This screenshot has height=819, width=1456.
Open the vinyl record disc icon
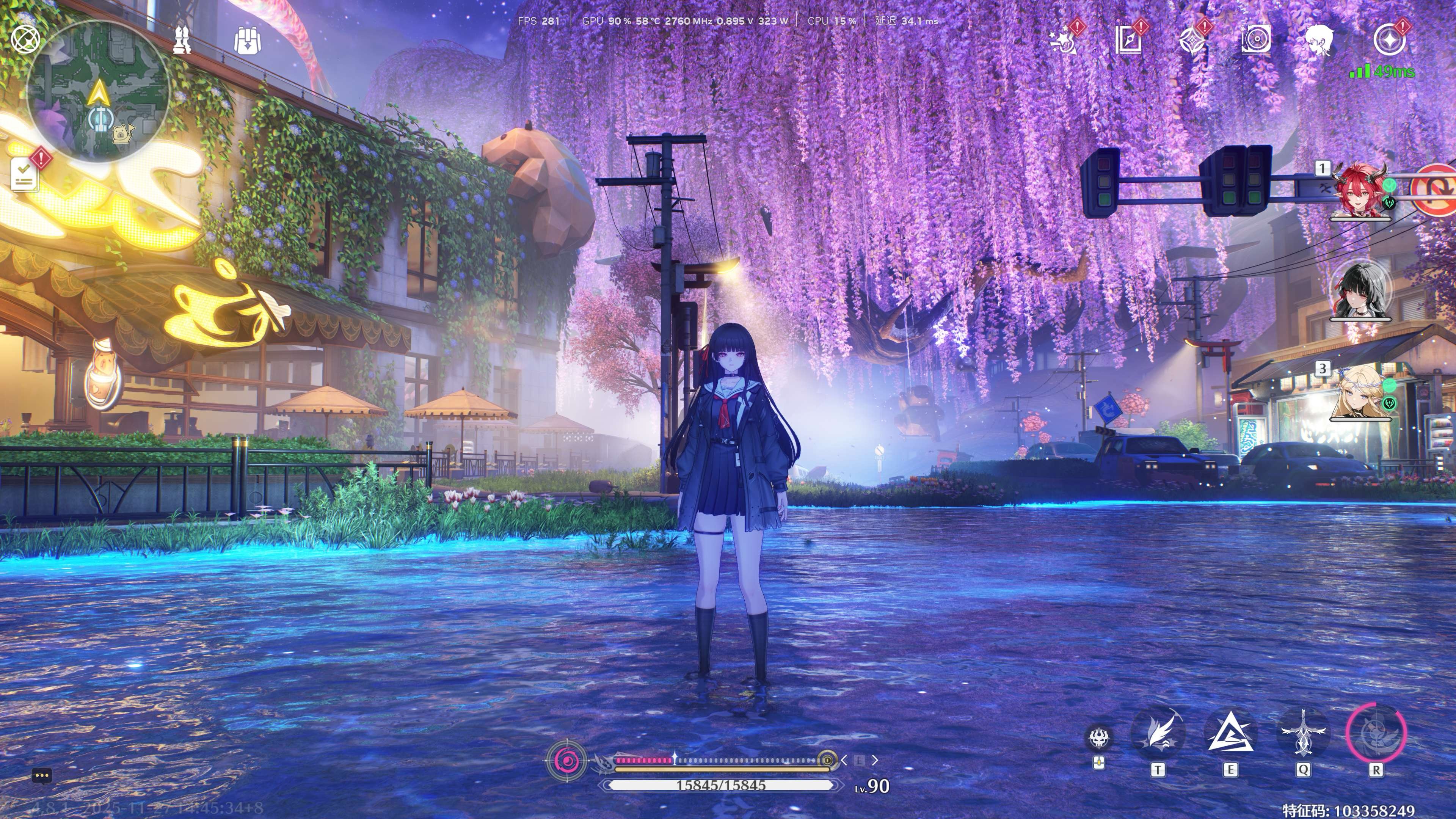(x=1256, y=39)
